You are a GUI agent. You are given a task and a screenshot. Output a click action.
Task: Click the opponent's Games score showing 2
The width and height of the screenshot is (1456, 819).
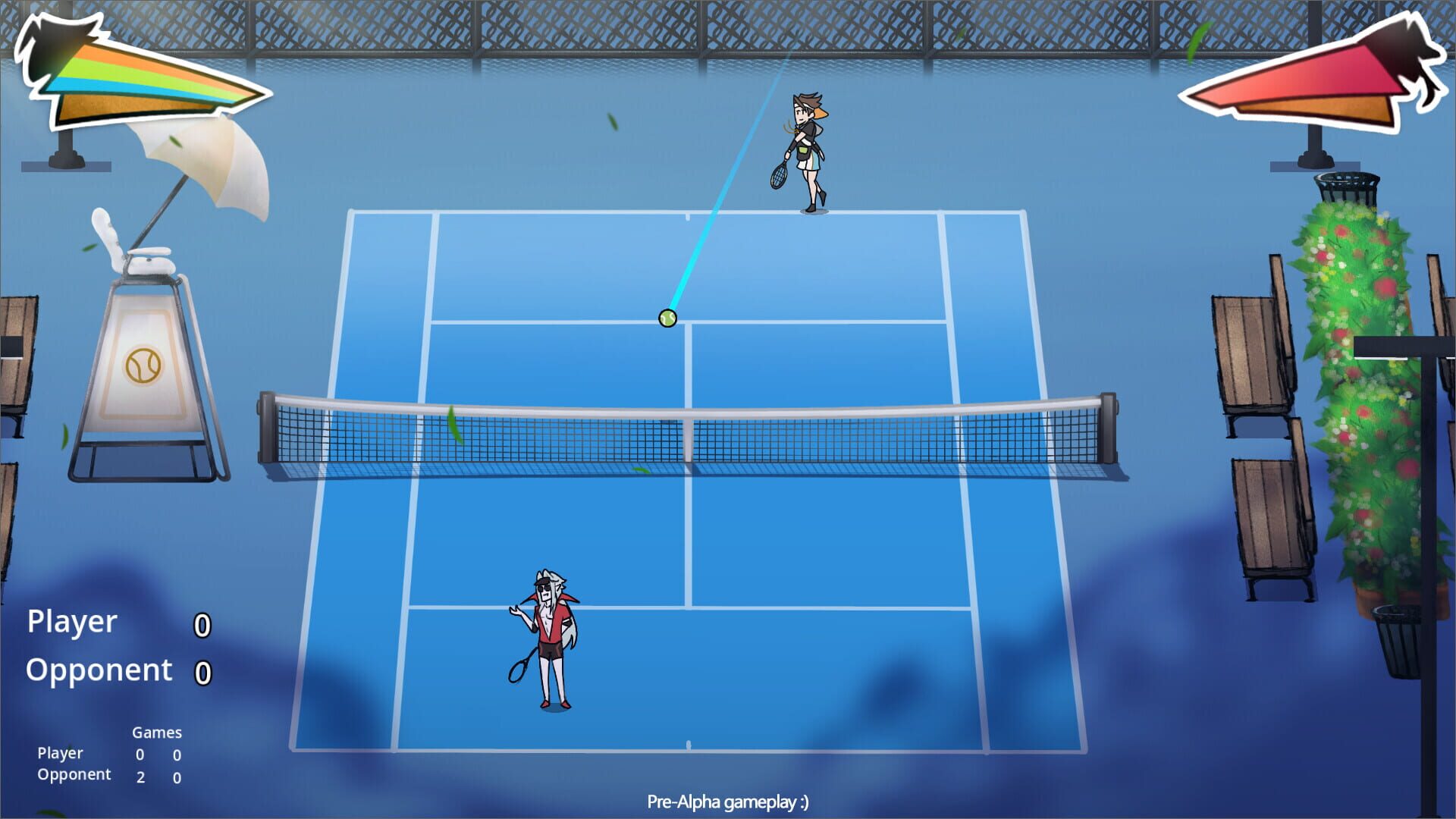[x=140, y=777]
